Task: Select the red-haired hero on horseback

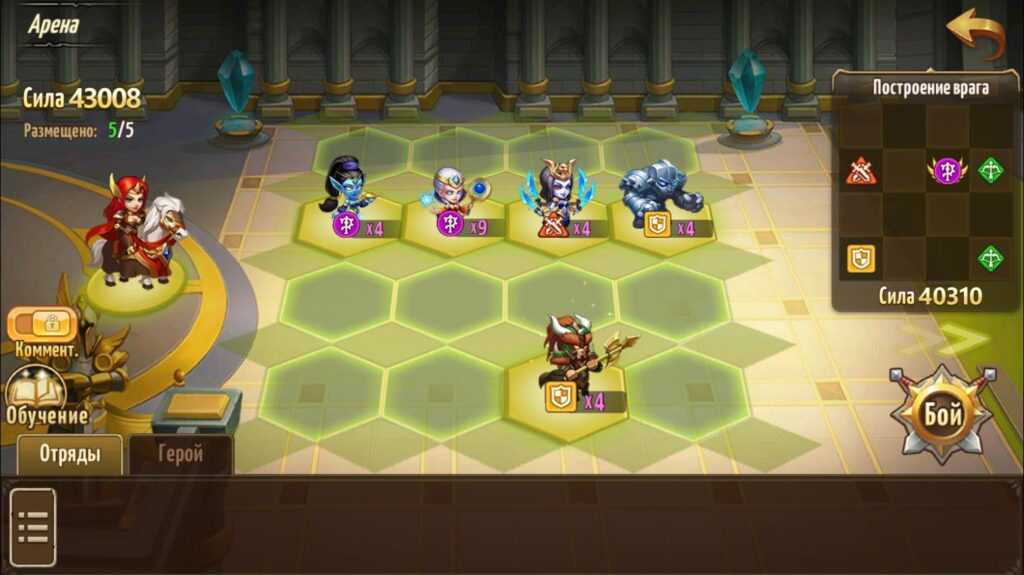Action: (135, 235)
